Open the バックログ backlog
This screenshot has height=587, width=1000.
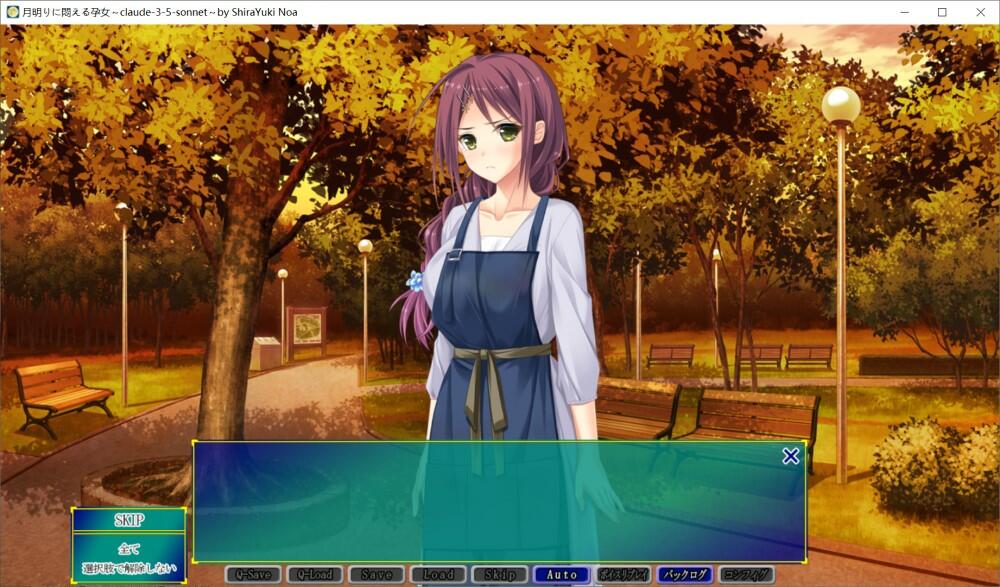[x=685, y=575]
